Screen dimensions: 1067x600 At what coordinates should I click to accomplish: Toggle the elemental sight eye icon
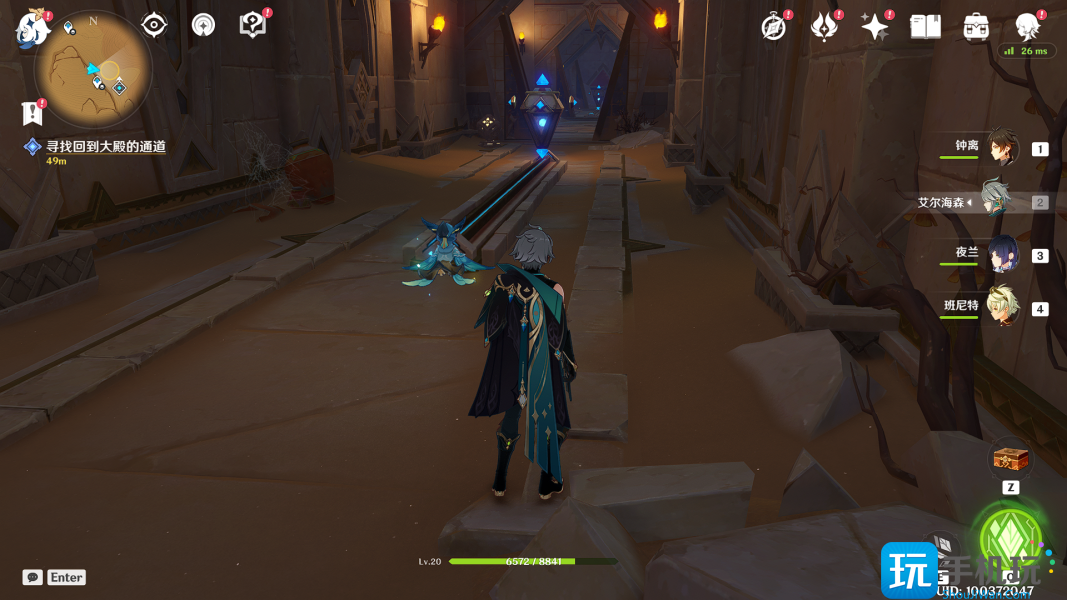pos(154,25)
